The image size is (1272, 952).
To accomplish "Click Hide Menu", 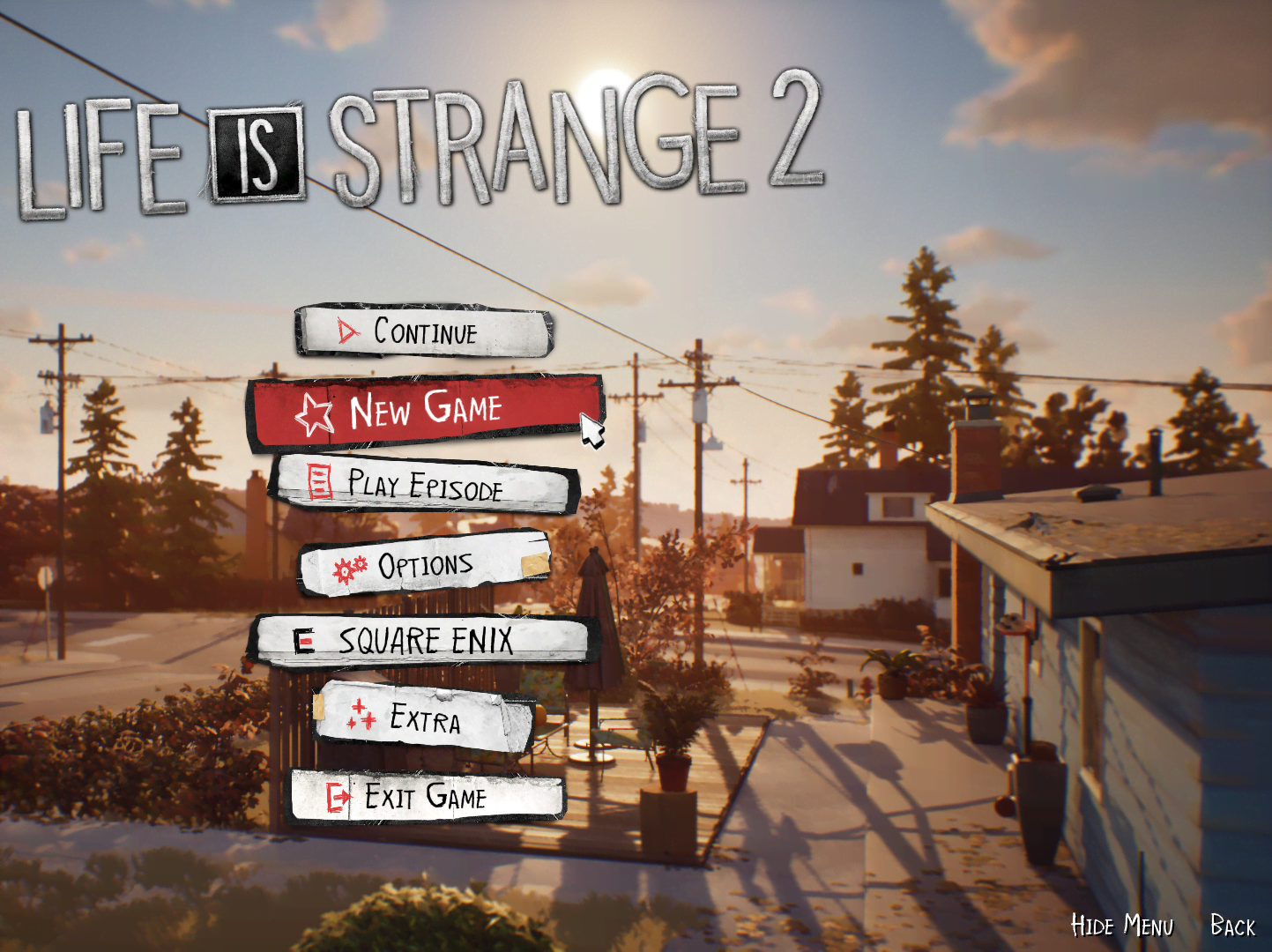I will pyautogui.click(x=1121, y=926).
